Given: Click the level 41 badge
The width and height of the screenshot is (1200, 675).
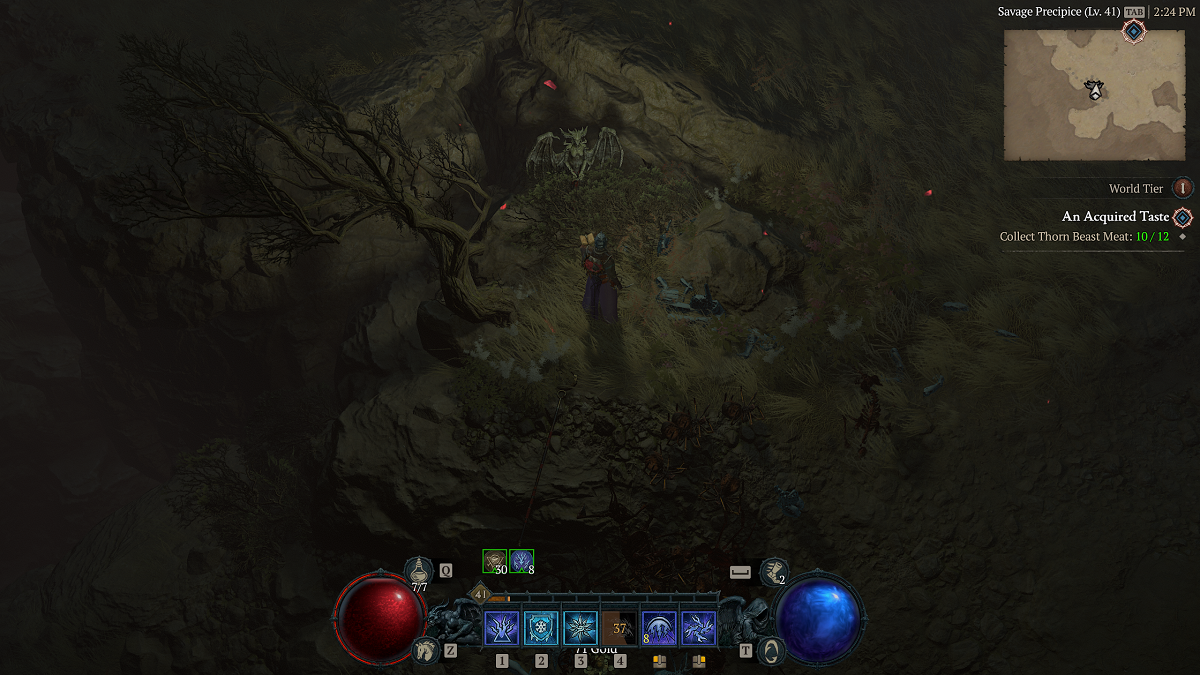Looking at the screenshot, I should (479, 593).
